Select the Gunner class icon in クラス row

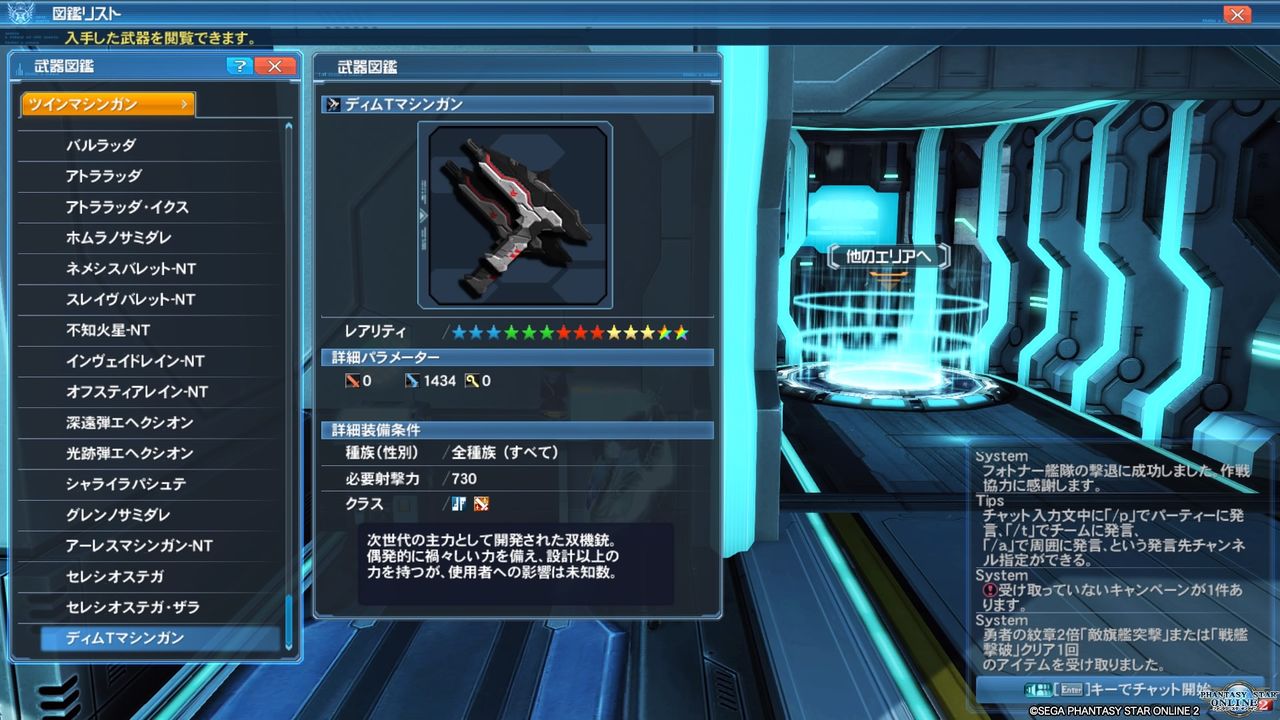point(460,503)
